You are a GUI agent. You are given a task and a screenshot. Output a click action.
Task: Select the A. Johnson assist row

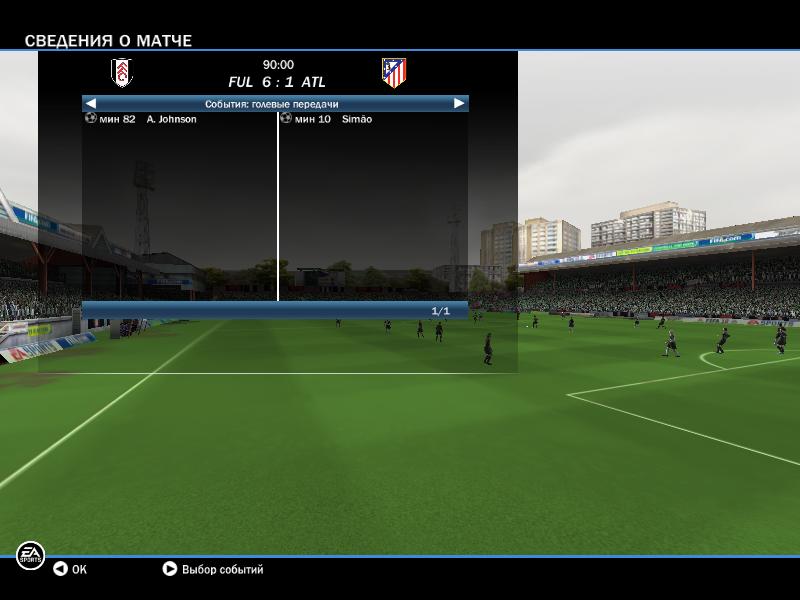pos(171,119)
